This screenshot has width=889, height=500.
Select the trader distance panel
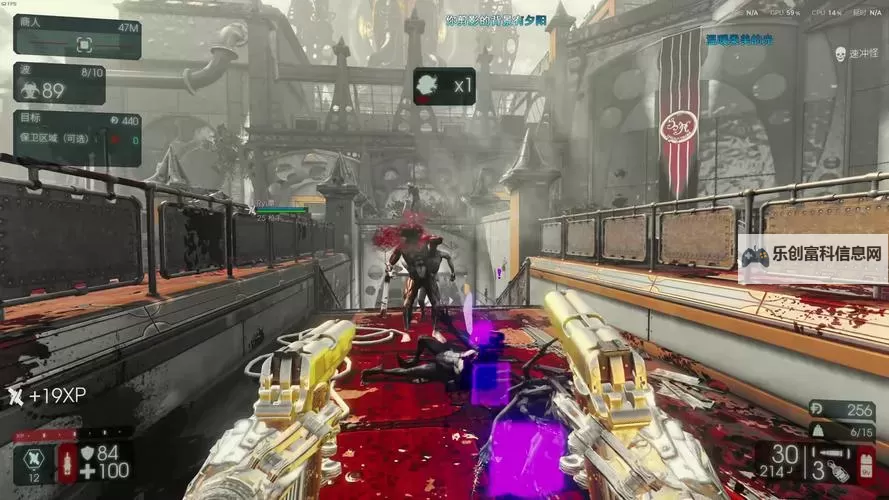click(77, 37)
